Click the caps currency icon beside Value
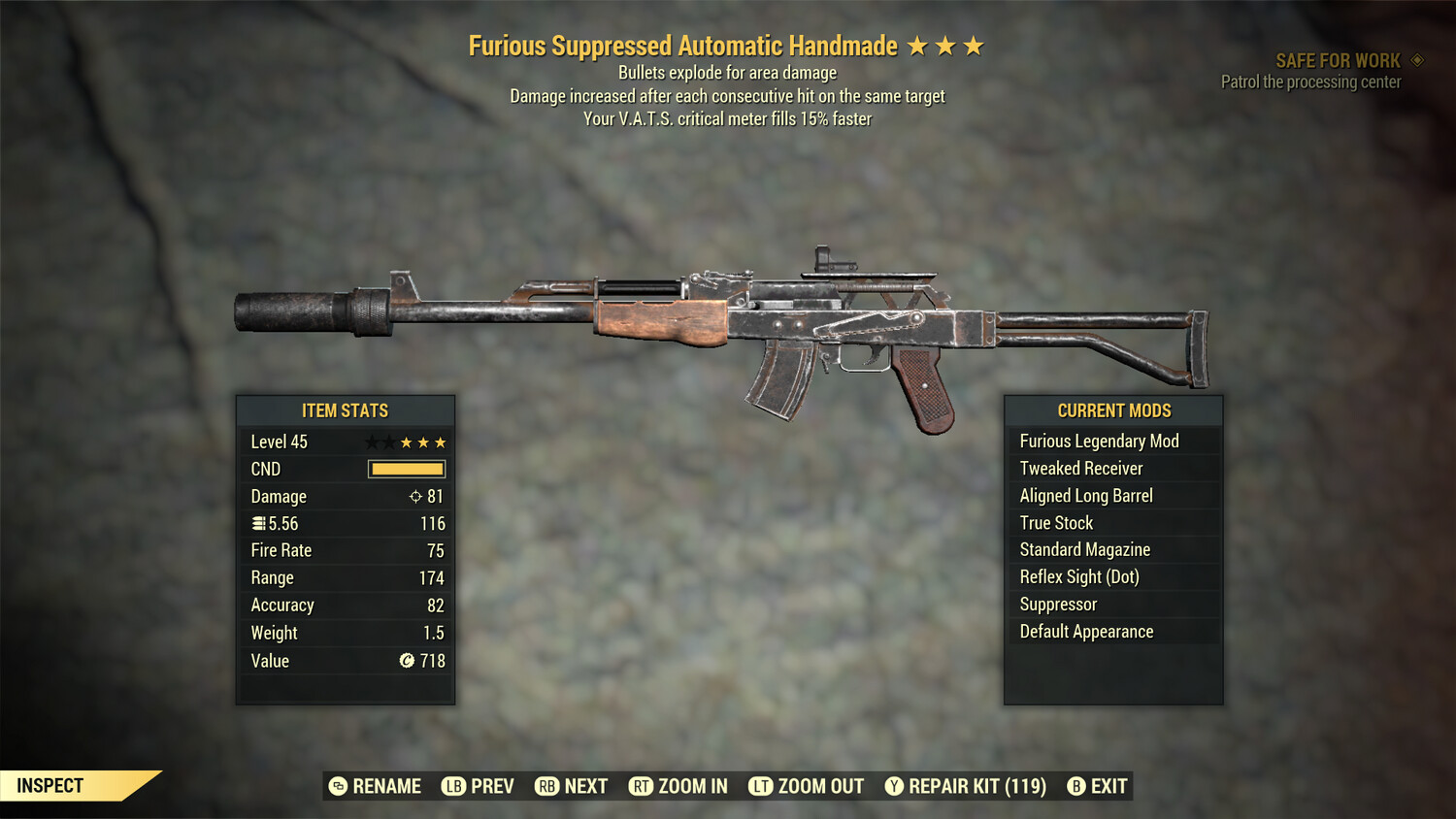Screen dimensions: 1456x819 click(406, 661)
